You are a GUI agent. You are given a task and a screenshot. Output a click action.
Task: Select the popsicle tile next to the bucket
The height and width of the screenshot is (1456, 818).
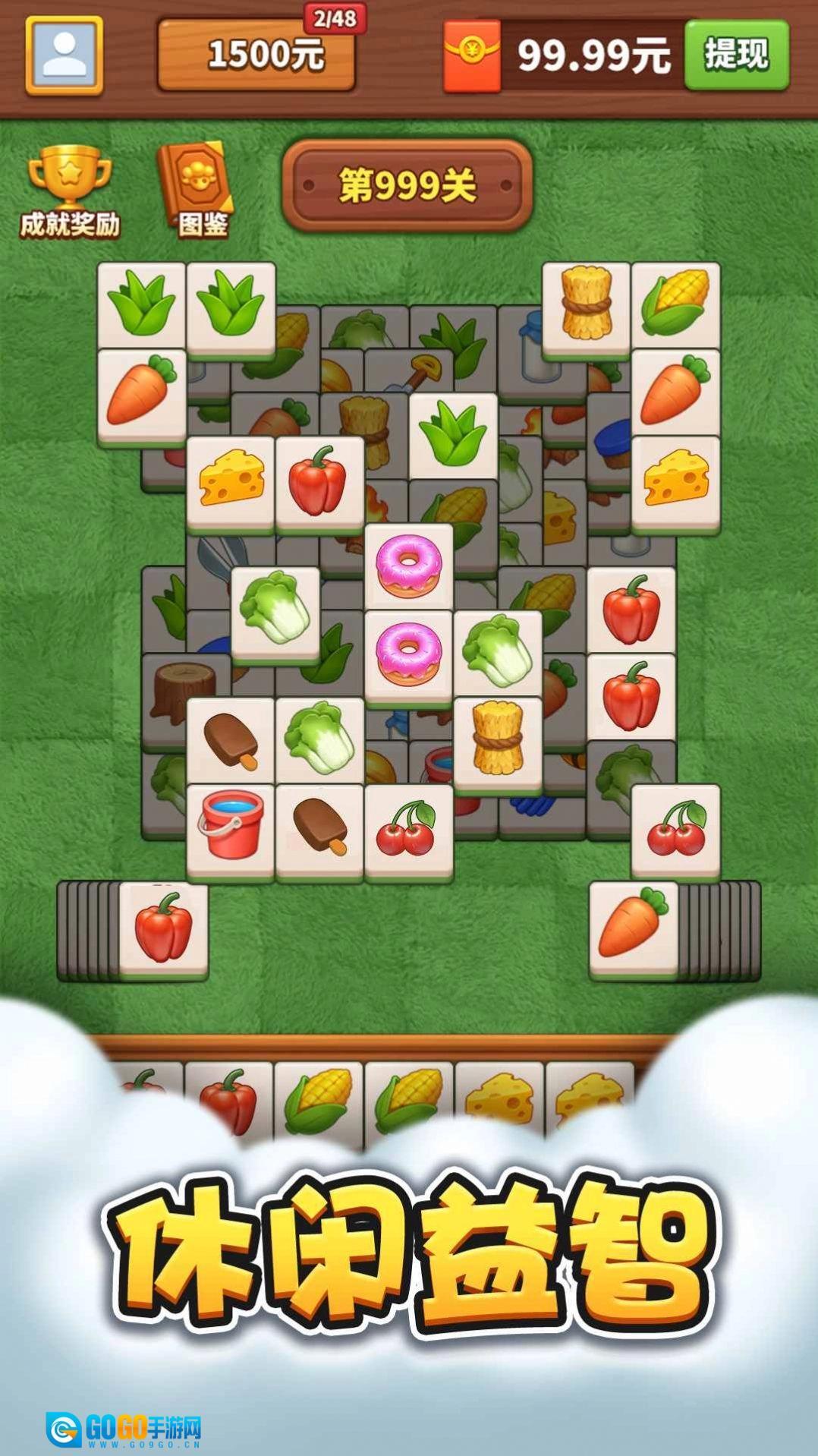[x=319, y=828]
